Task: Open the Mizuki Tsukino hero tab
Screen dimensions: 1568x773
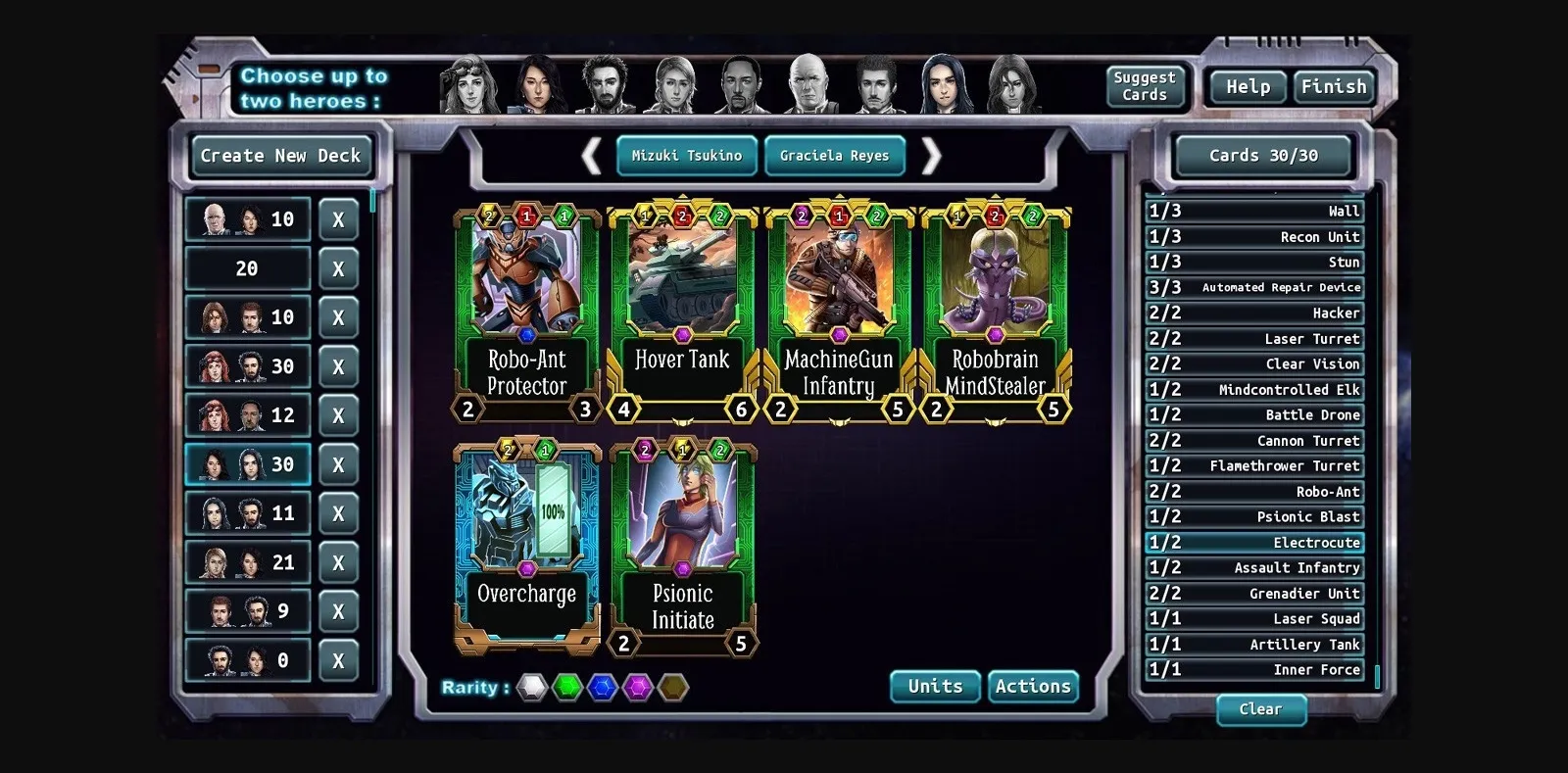Action: pyautogui.click(x=686, y=155)
